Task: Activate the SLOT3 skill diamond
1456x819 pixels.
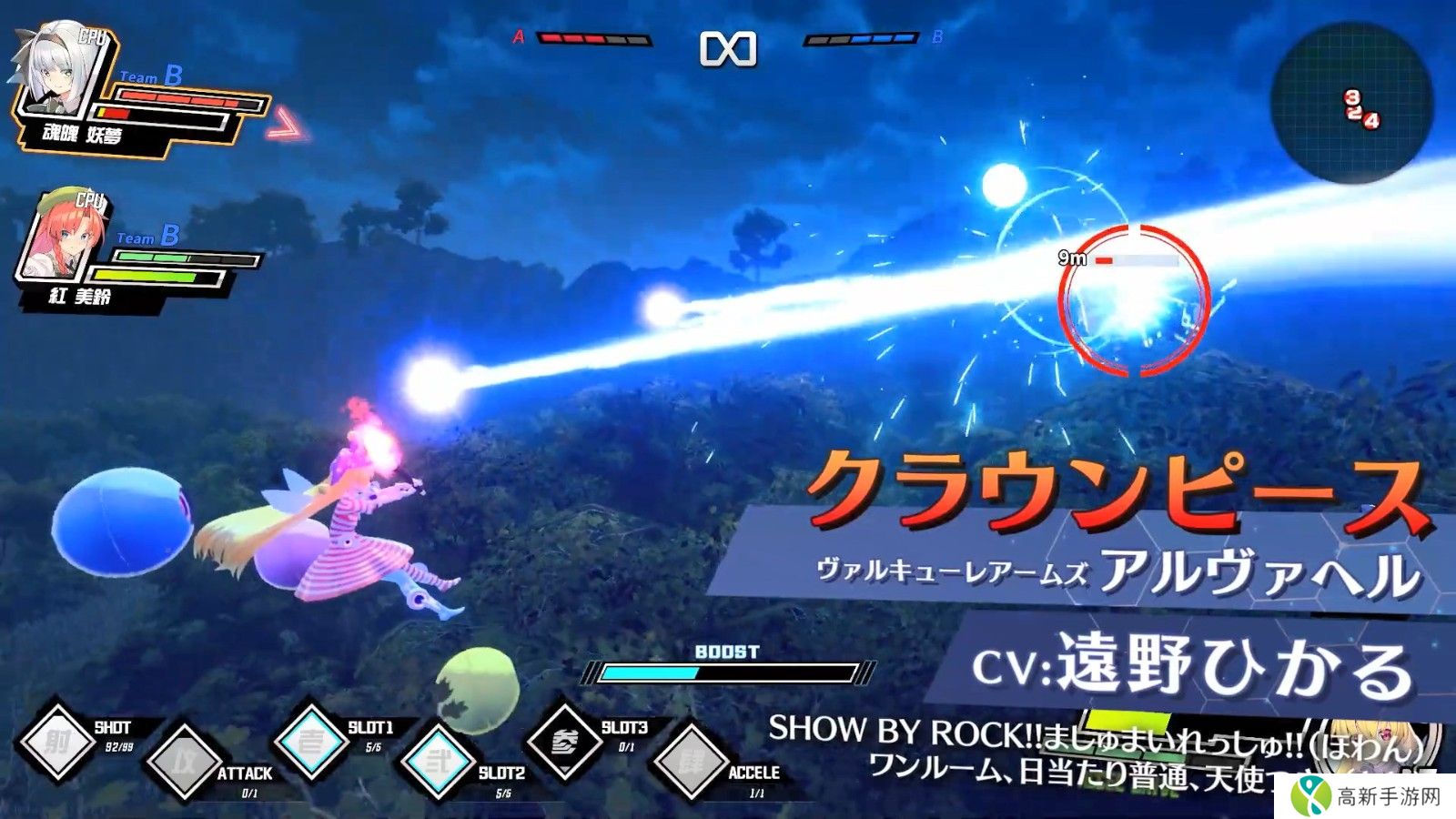Action: coord(564,742)
